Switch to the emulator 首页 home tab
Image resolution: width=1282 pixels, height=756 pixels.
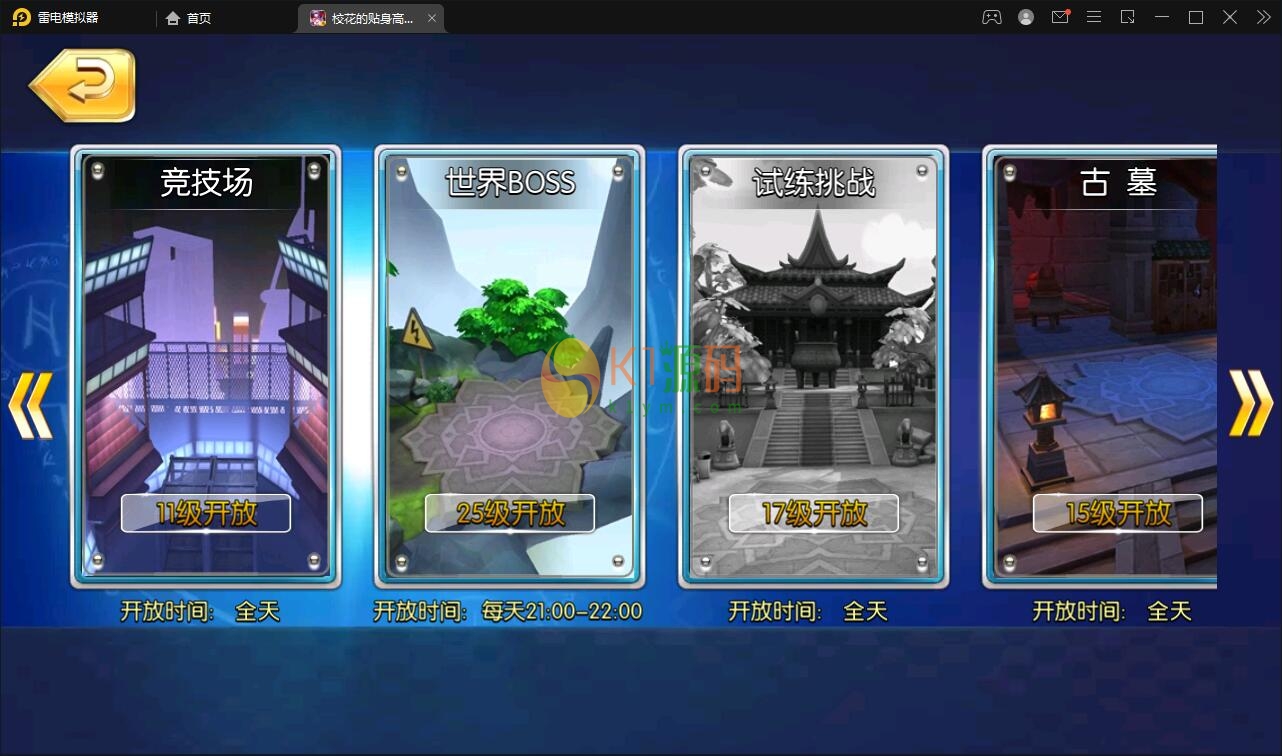point(189,18)
